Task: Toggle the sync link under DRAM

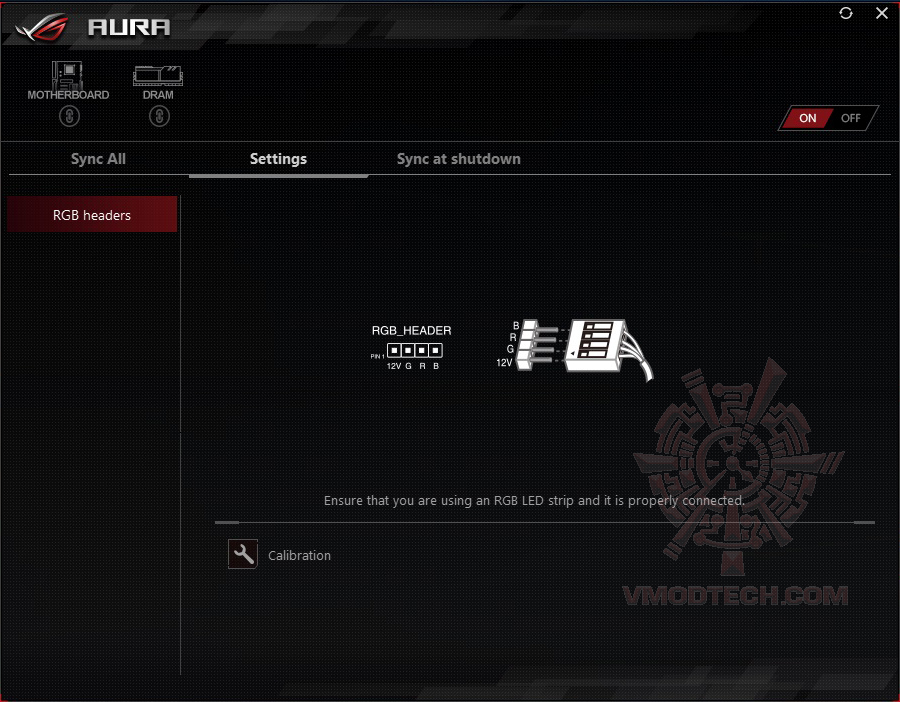Action: pyautogui.click(x=158, y=117)
